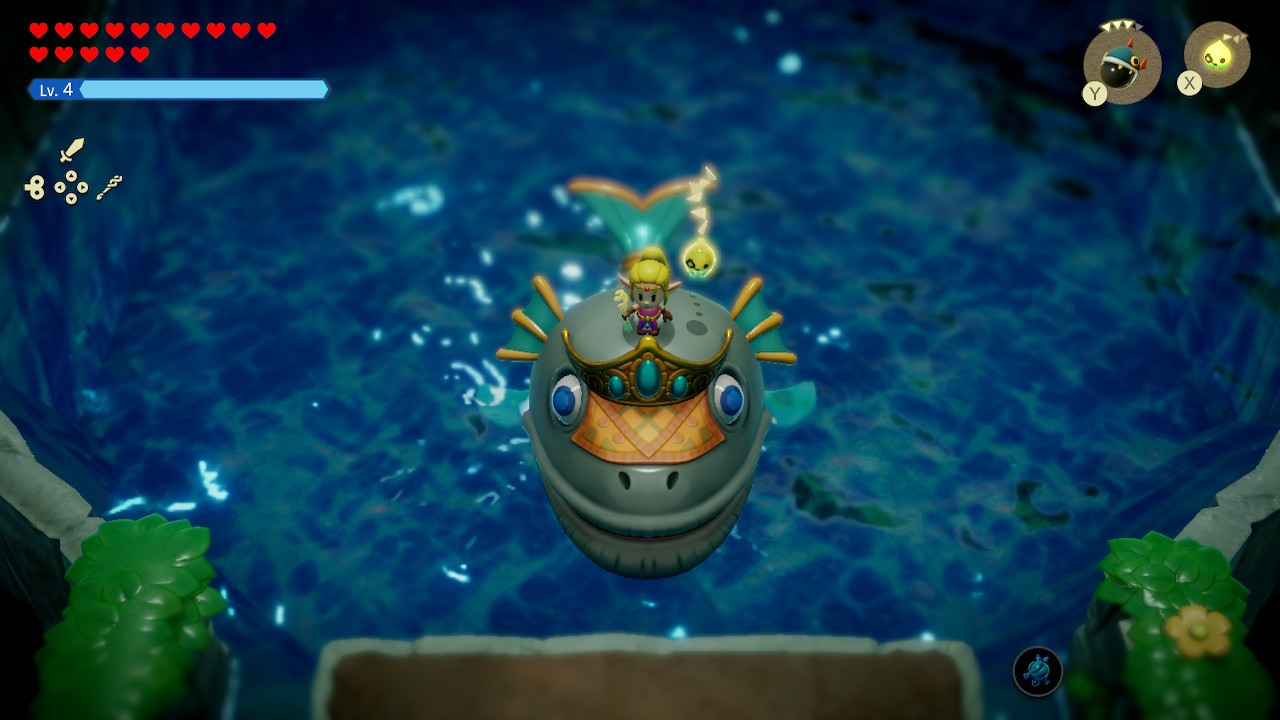Select the twisted rod icon

click(x=109, y=187)
